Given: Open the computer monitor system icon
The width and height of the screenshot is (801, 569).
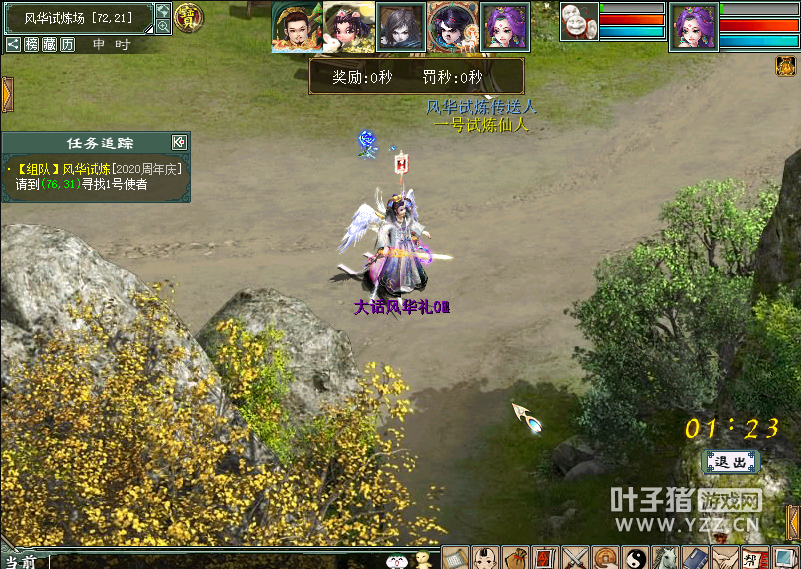Looking at the screenshot, I should pos(785,557).
